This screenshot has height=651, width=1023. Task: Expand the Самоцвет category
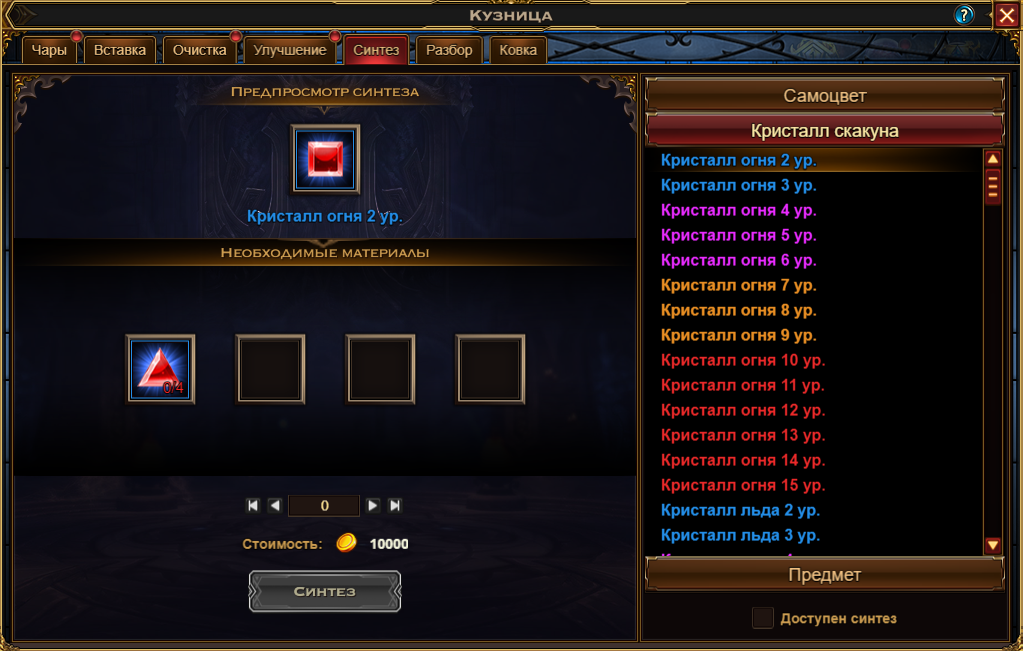(x=824, y=96)
